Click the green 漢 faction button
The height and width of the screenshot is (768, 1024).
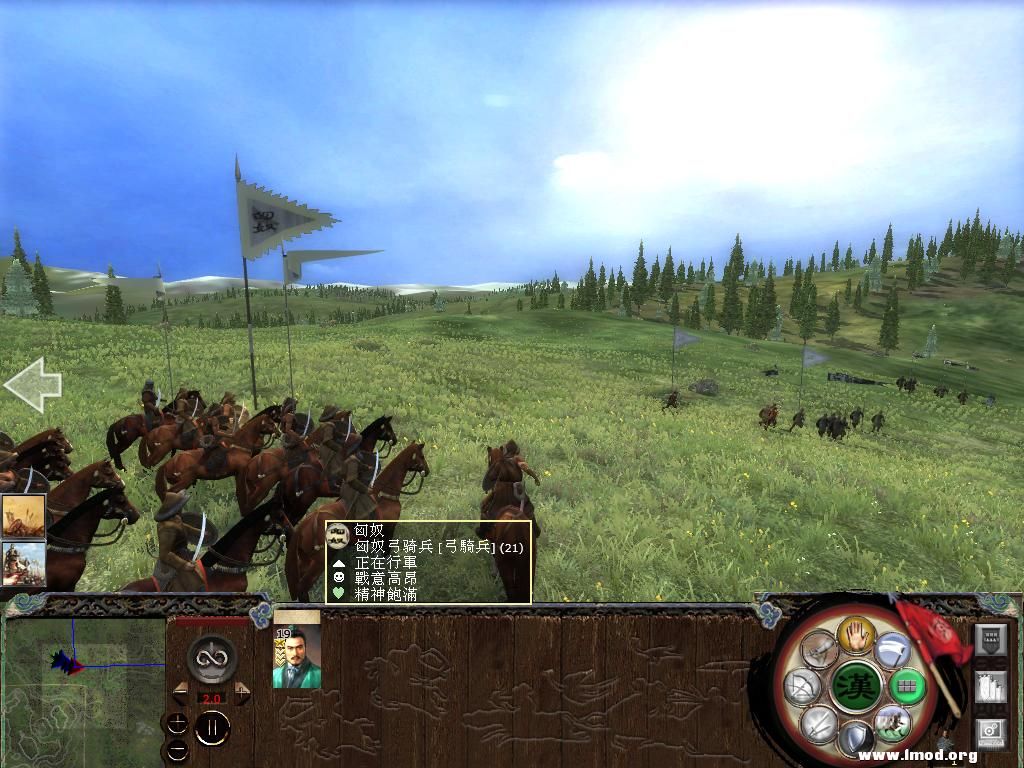[857, 686]
